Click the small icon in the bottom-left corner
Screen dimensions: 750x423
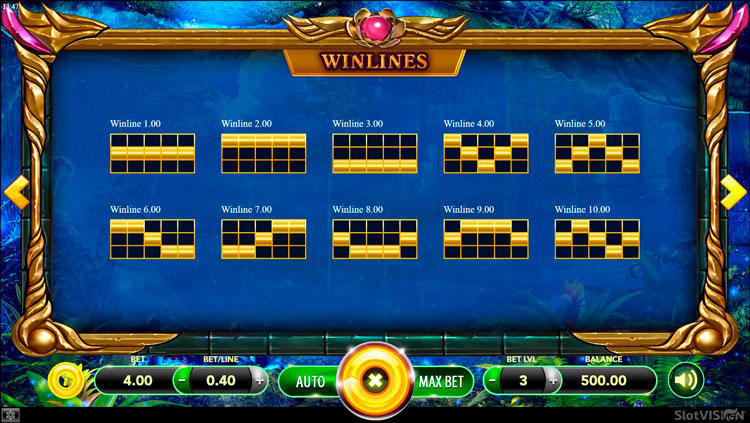pyautogui.click(x=9, y=414)
